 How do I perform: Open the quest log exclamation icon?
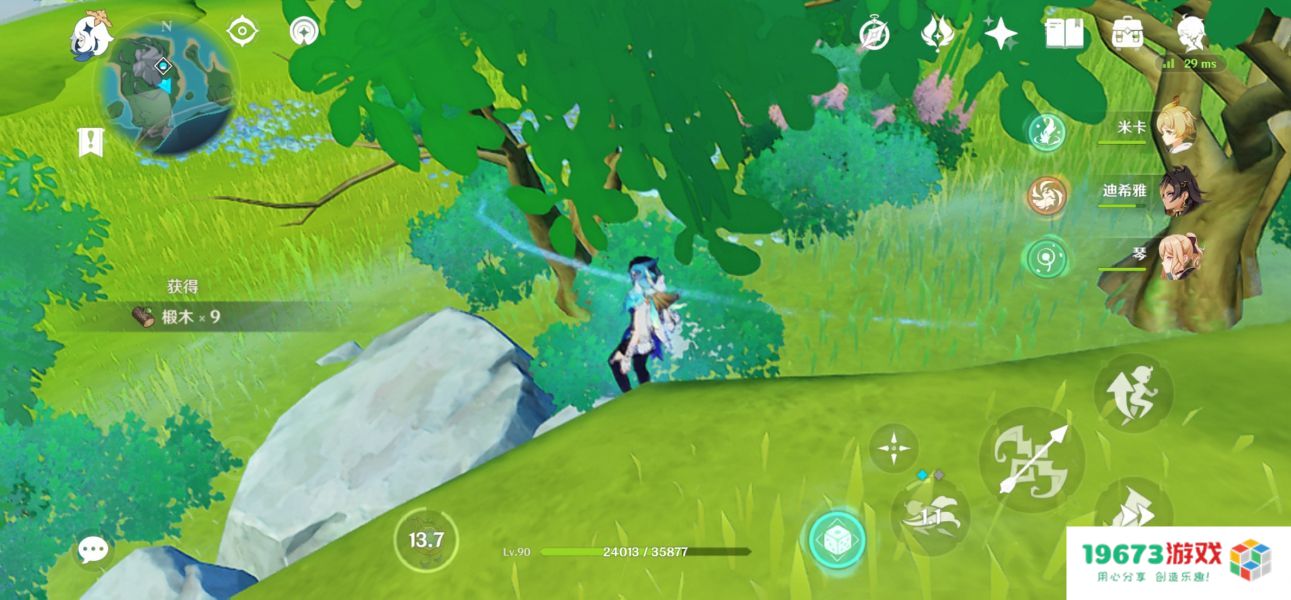click(x=91, y=142)
